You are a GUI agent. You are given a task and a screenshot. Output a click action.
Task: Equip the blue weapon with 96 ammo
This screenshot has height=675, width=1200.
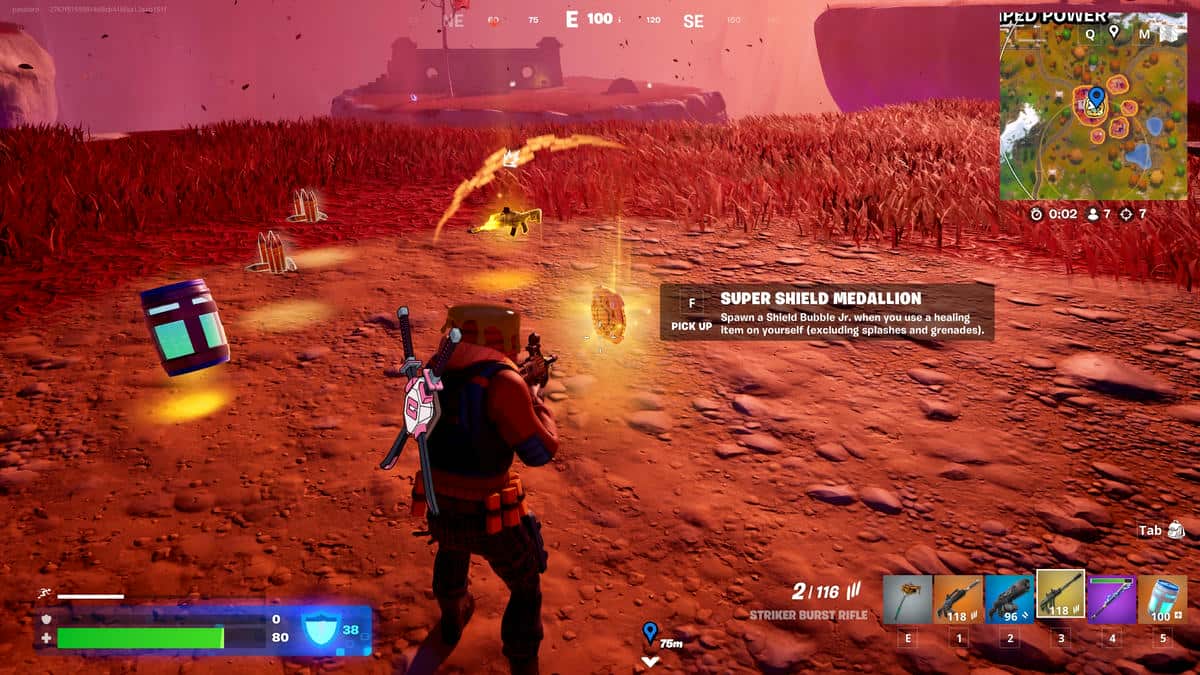(x=1009, y=599)
